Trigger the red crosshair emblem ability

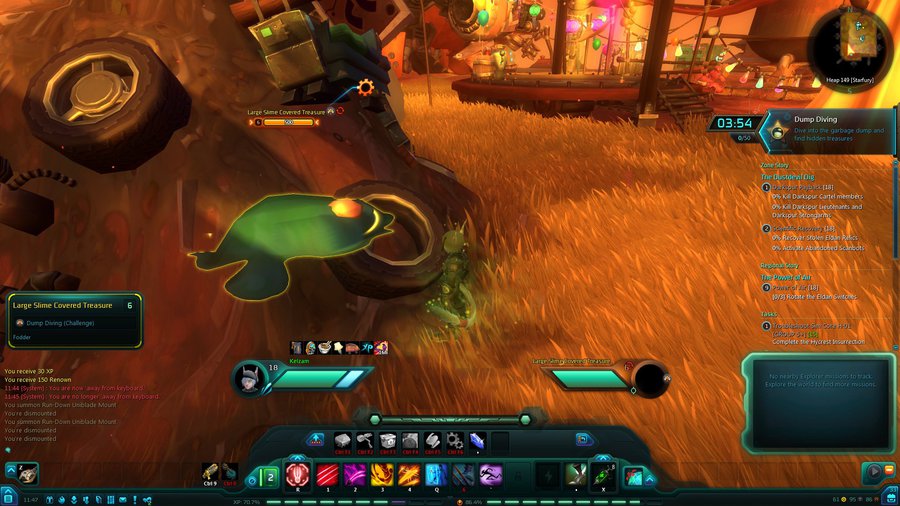coord(298,474)
